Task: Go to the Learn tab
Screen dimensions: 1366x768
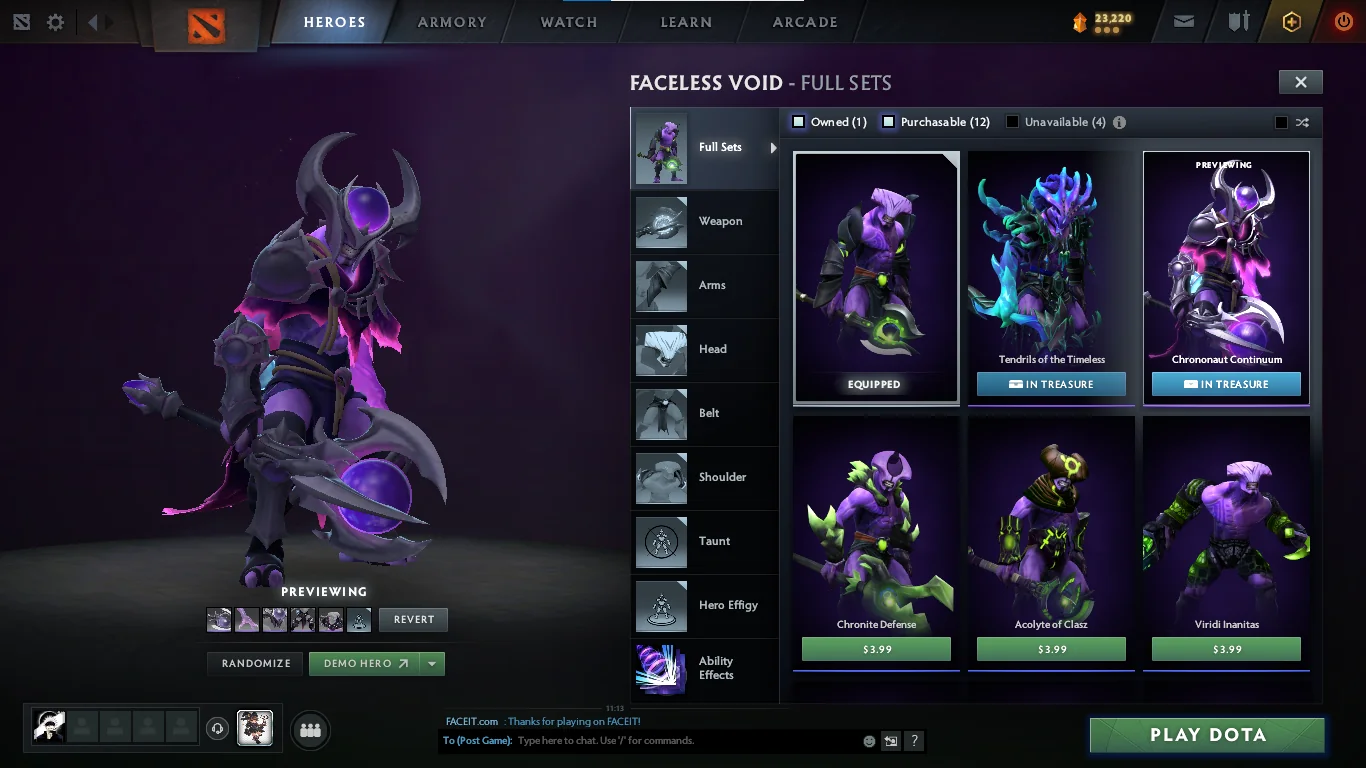Action: click(686, 22)
